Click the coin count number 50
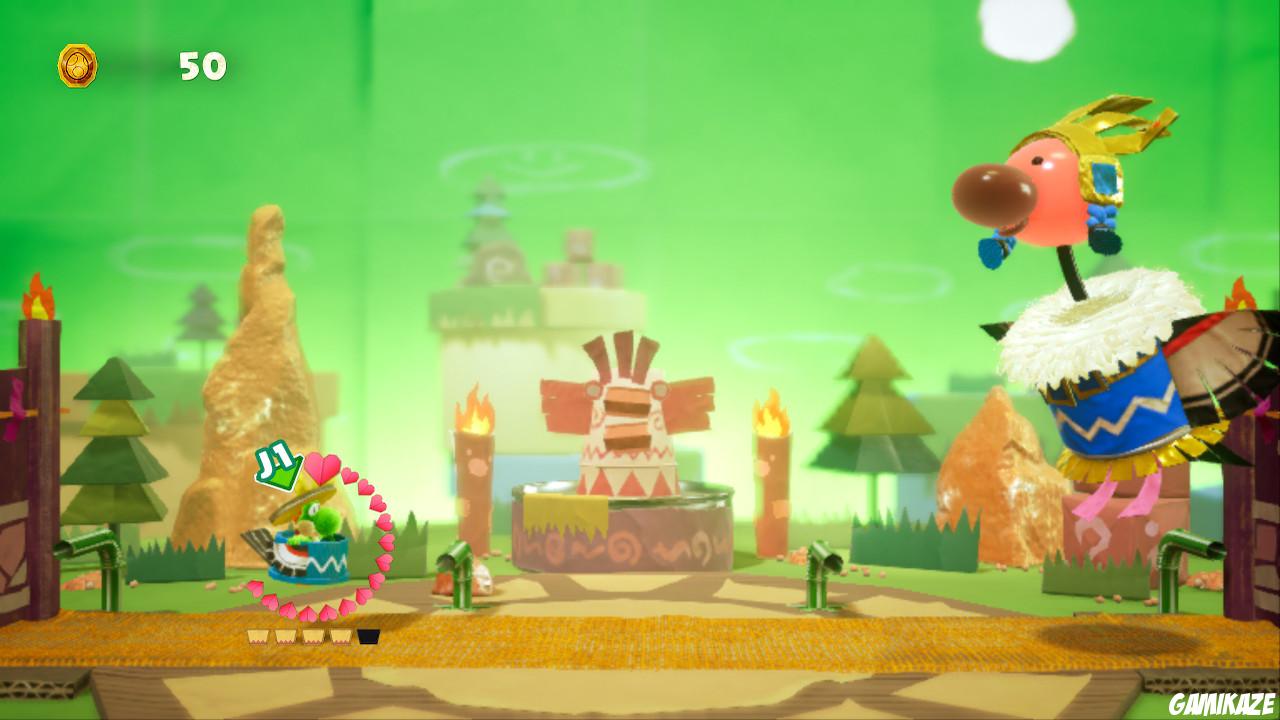 [203, 68]
